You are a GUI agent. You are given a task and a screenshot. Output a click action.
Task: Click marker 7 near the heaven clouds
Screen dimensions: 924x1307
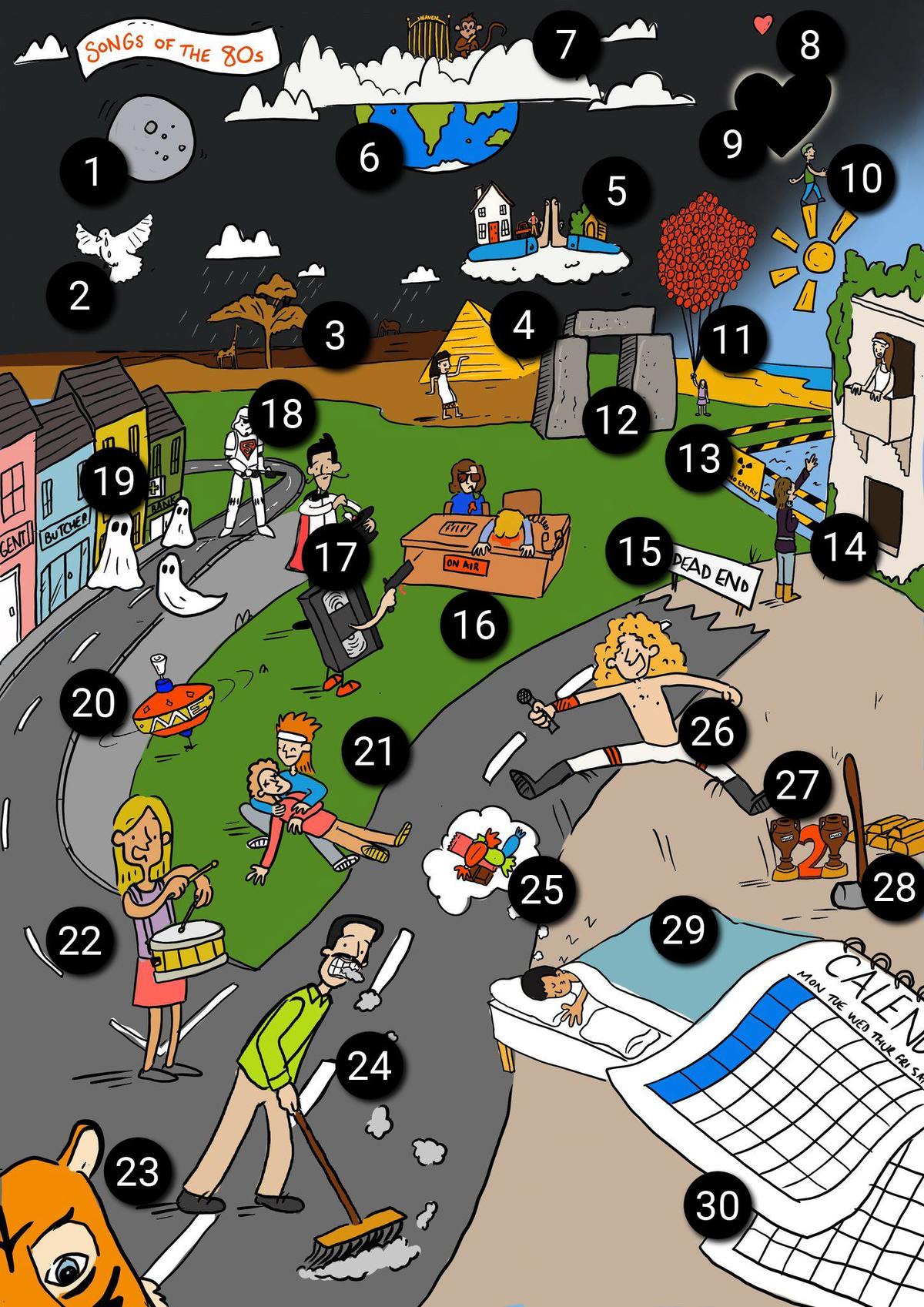tap(567, 44)
